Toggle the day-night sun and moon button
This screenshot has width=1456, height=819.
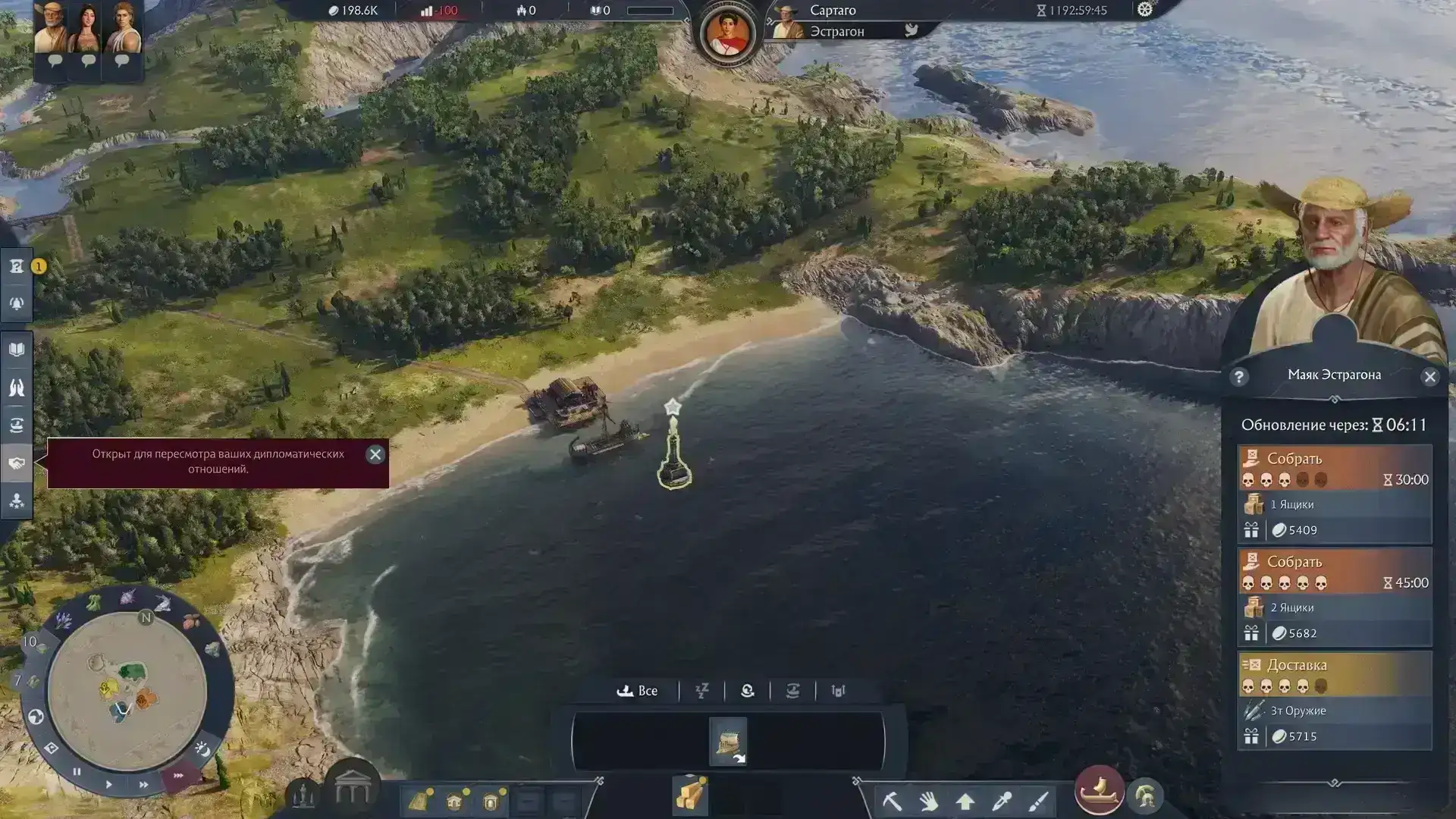click(x=202, y=749)
